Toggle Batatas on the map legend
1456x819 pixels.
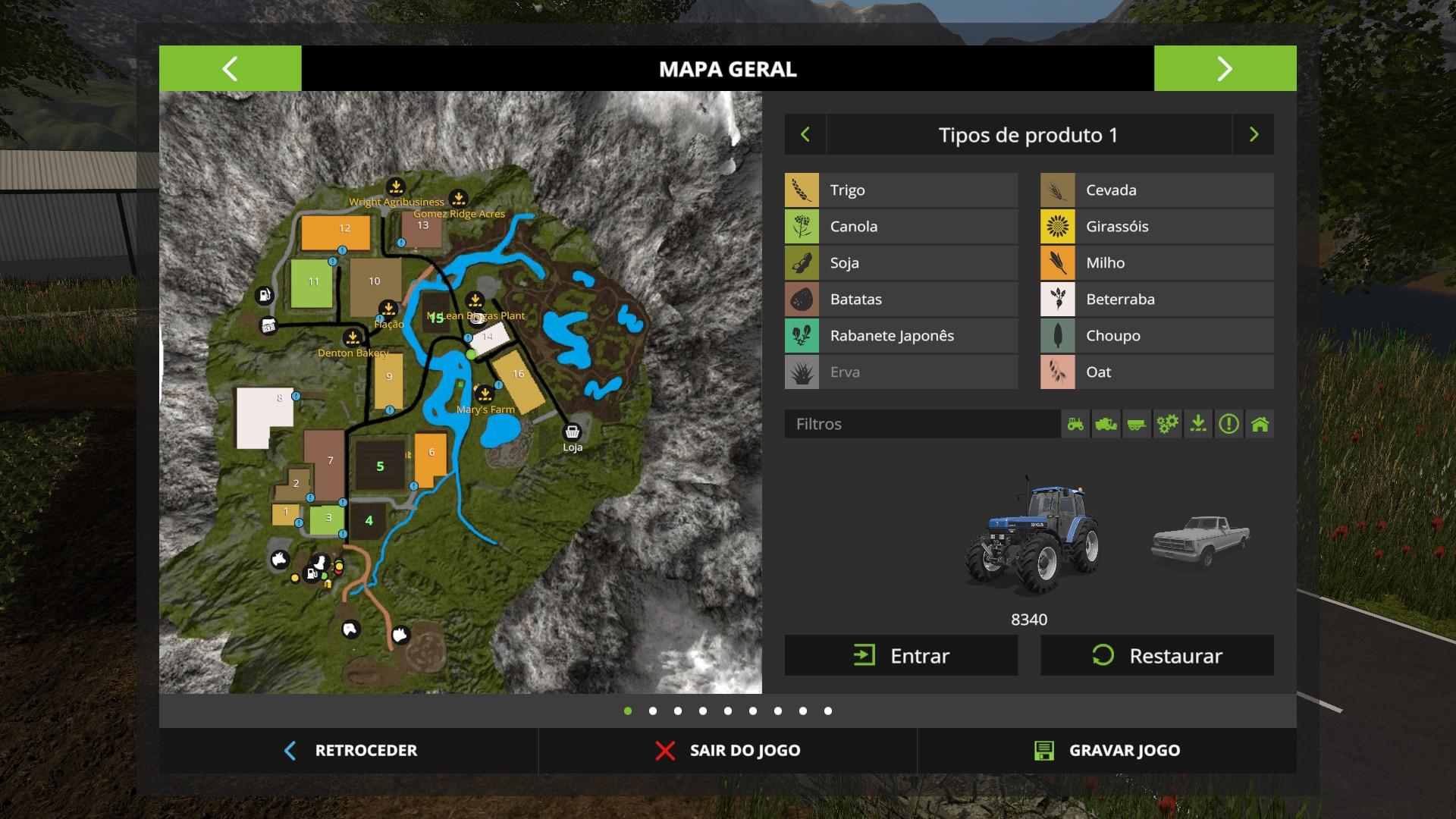click(x=901, y=300)
